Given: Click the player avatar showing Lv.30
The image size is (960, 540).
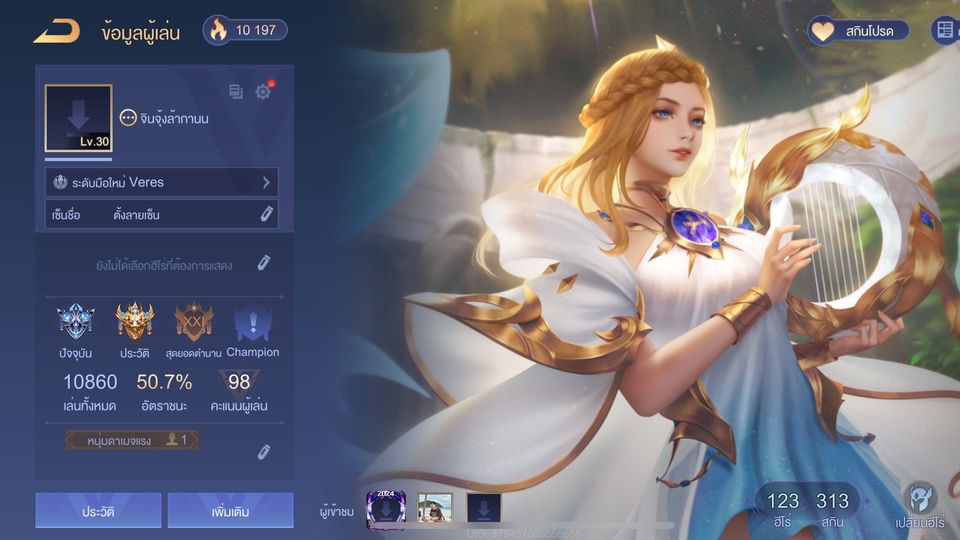Looking at the screenshot, I should pos(78,118).
